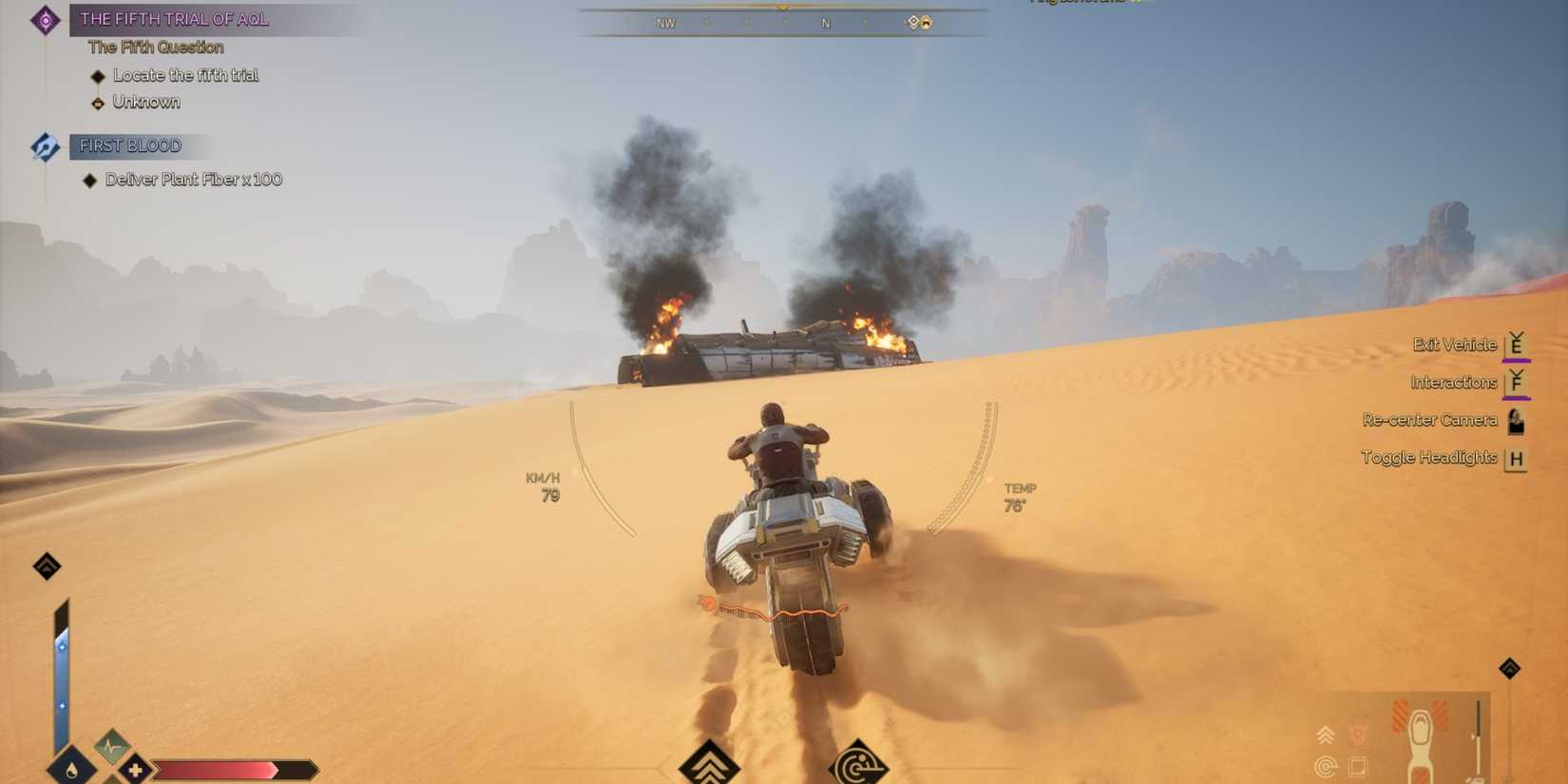The height and width of the screenshot is (784, 1568).
Task: Click the spiral target icon in the vehicle status panel
Action: [x=1324, y=765]
